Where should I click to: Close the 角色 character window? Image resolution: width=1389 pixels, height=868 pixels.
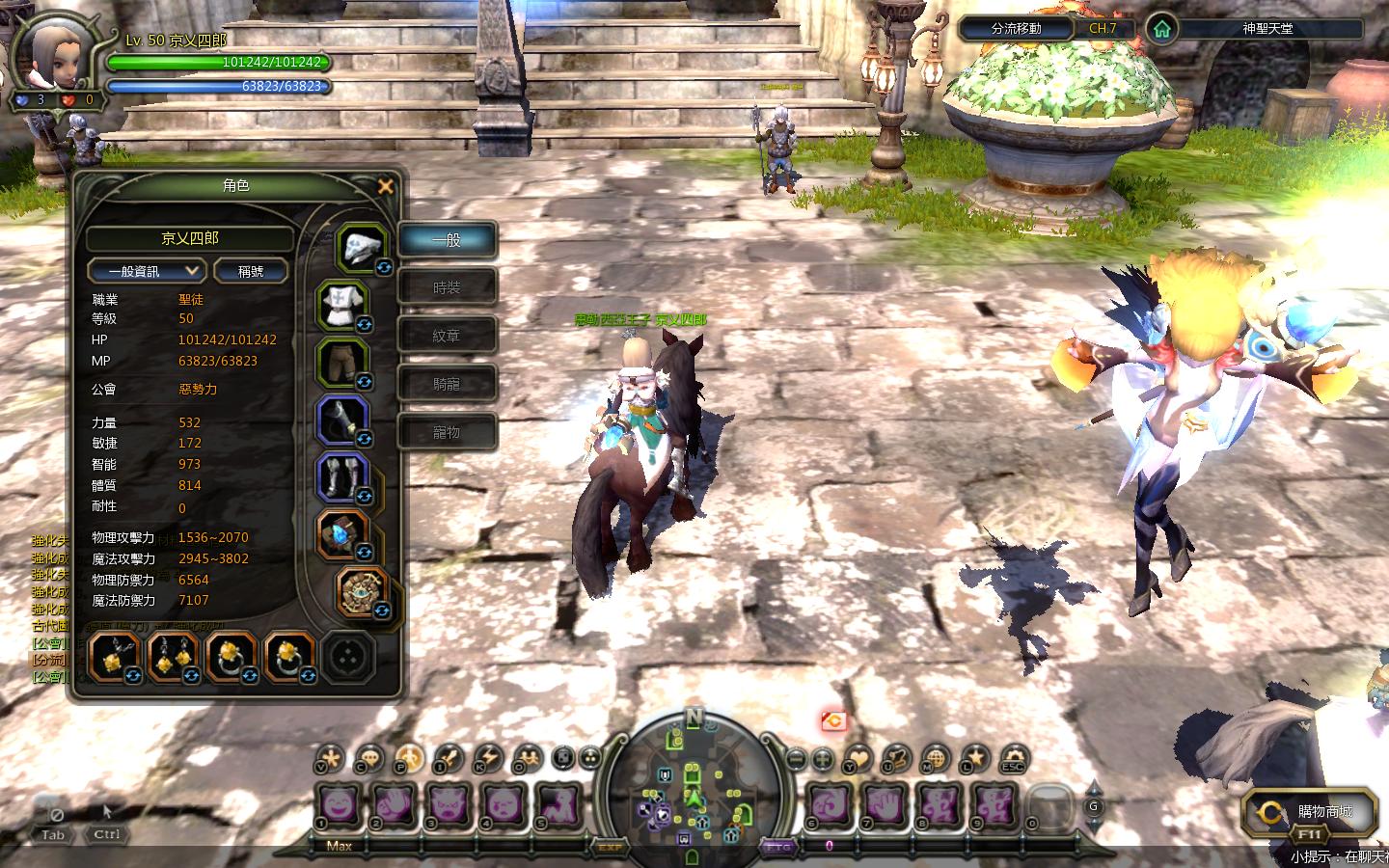[386, 187]
